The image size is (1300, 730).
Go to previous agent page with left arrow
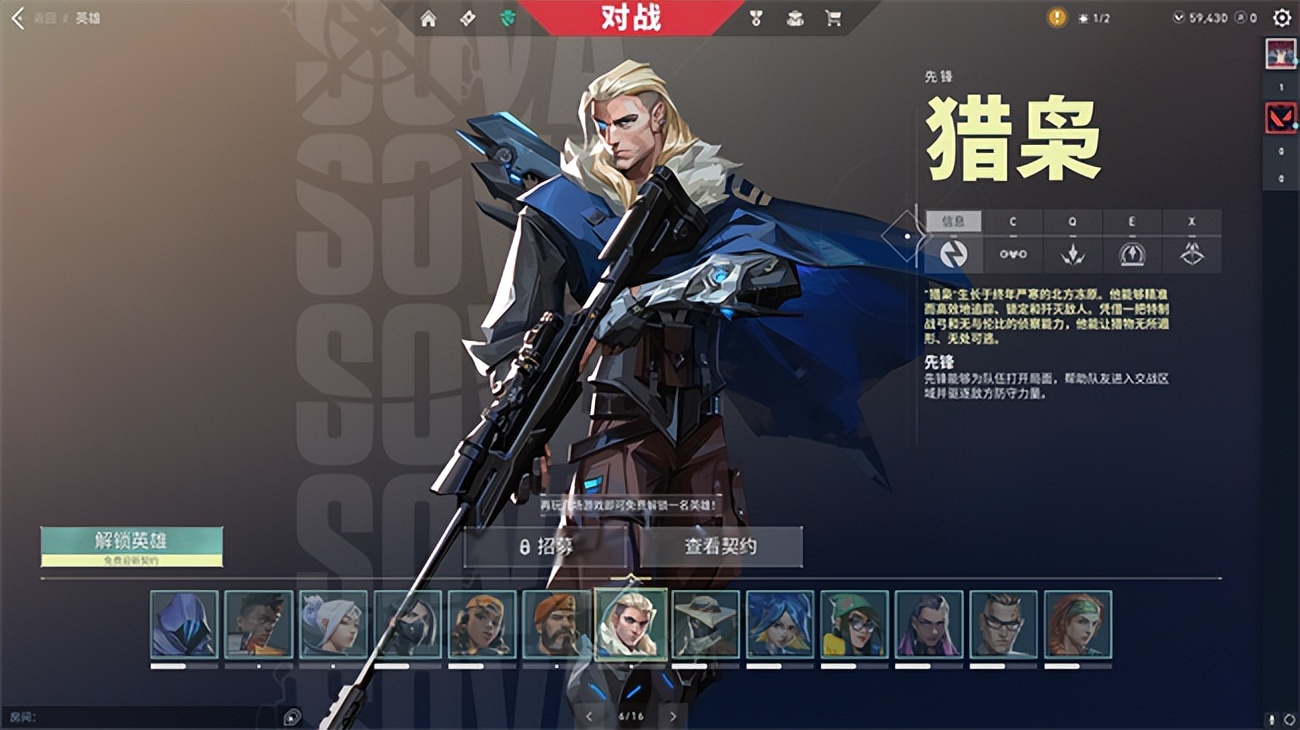(590, 716)
